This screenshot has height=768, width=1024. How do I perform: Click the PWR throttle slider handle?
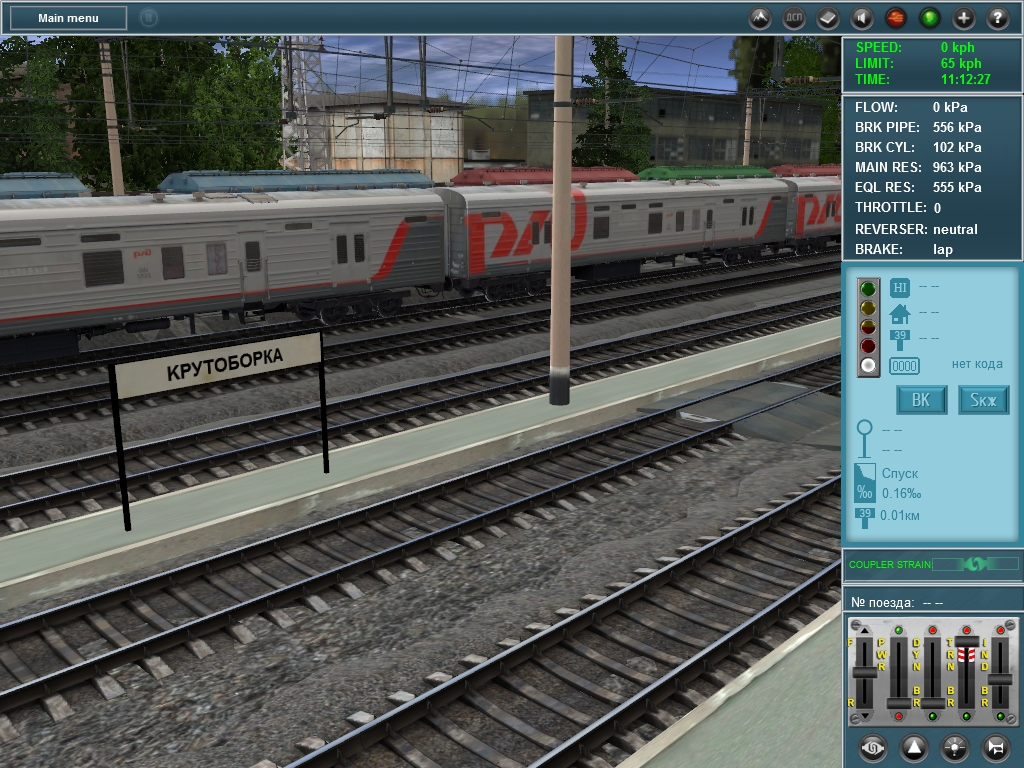coord(899,702)
